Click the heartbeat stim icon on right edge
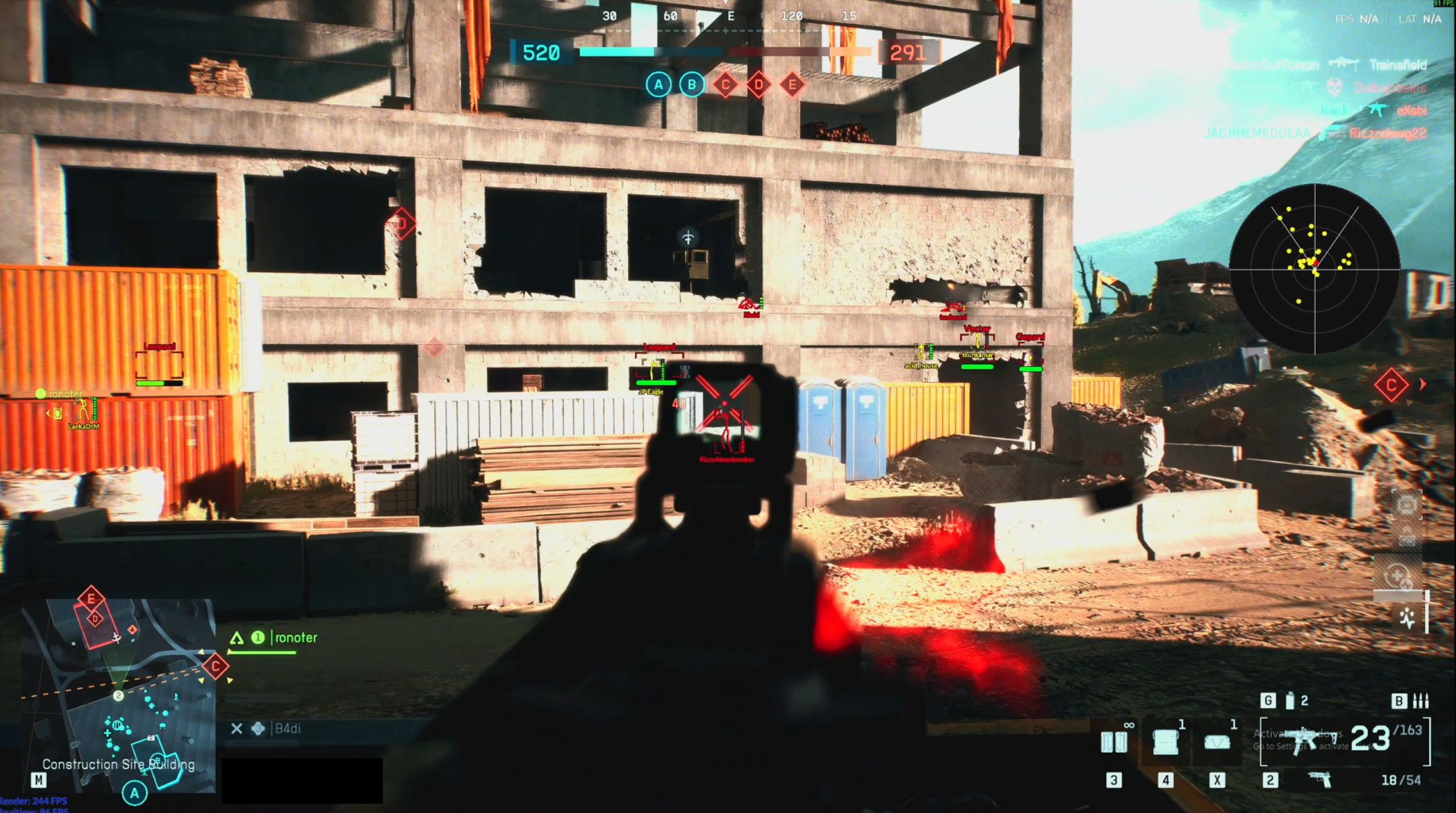Image resolution: width=1456 pixels, height=813 pixels. 1407,617
